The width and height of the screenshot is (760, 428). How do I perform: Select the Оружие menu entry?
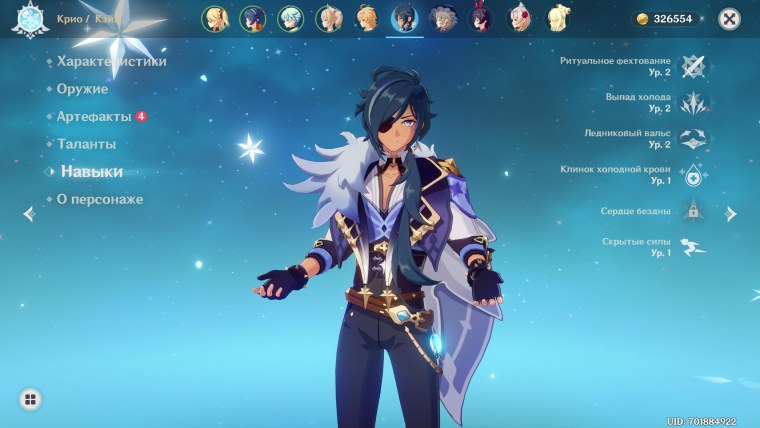pyautogui.click(x=82, y=89)
